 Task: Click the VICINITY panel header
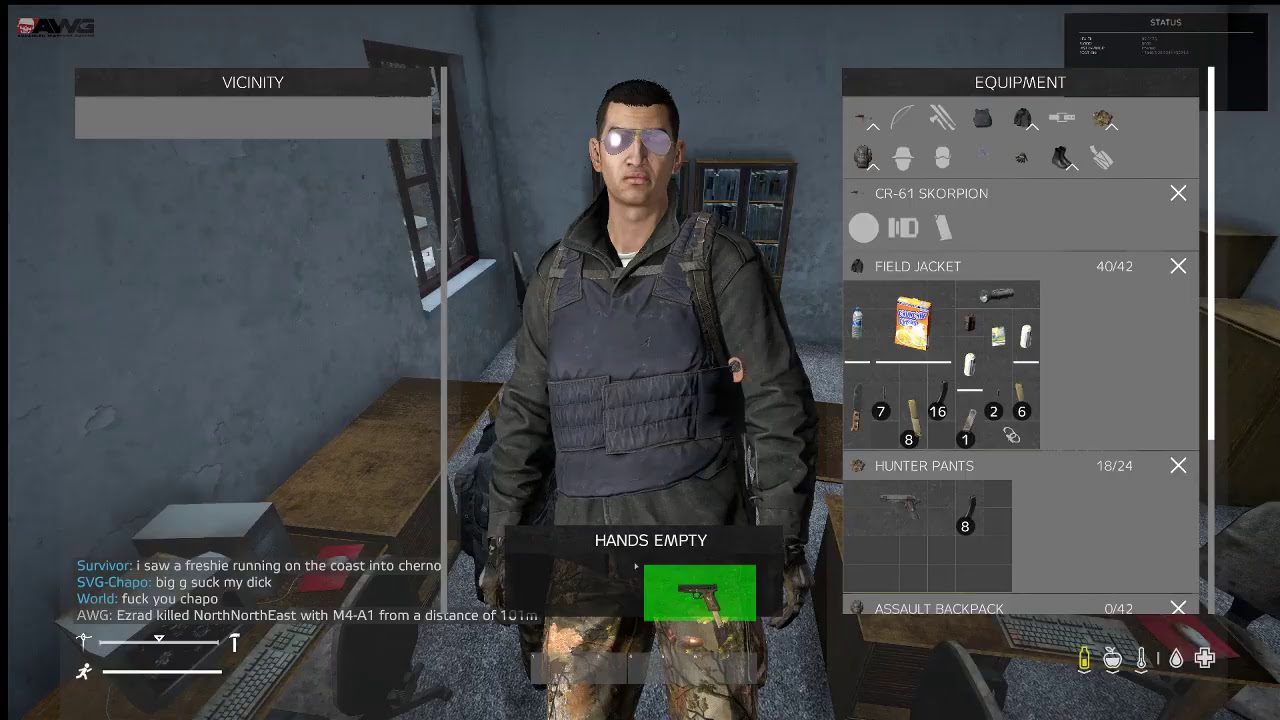[x=252, y=82]
